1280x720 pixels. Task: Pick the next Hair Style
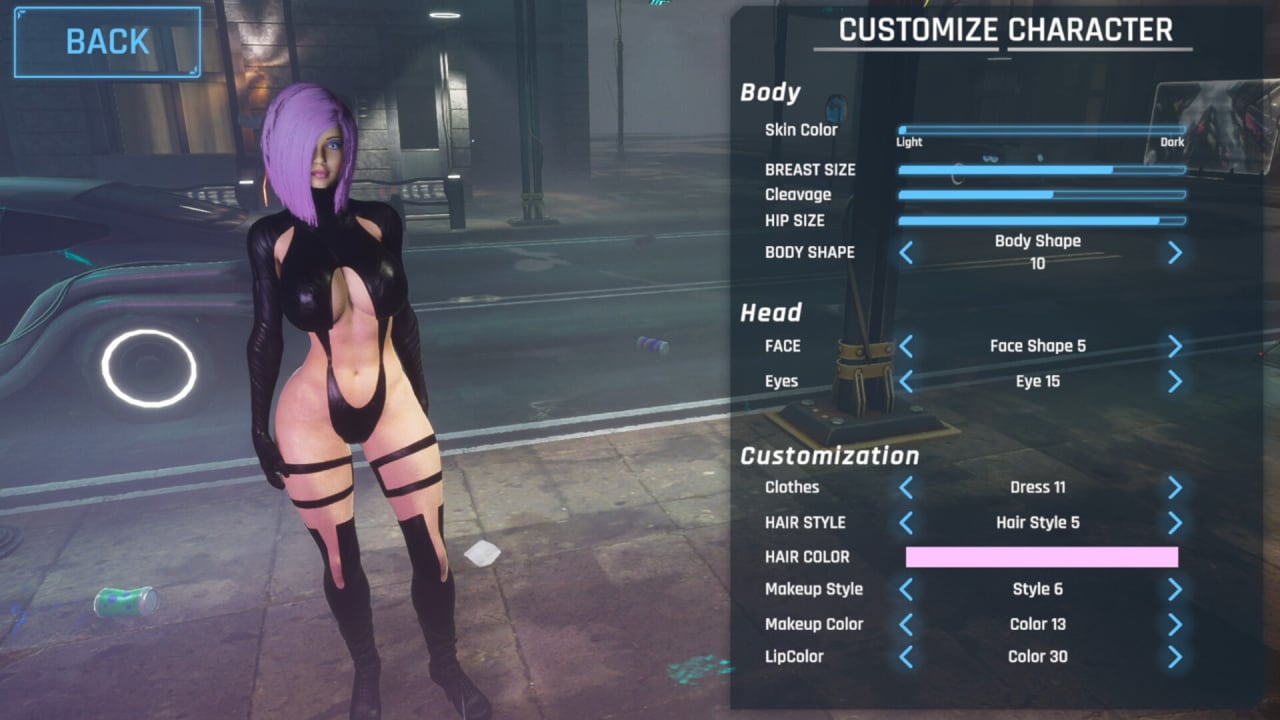[1175, 523]
